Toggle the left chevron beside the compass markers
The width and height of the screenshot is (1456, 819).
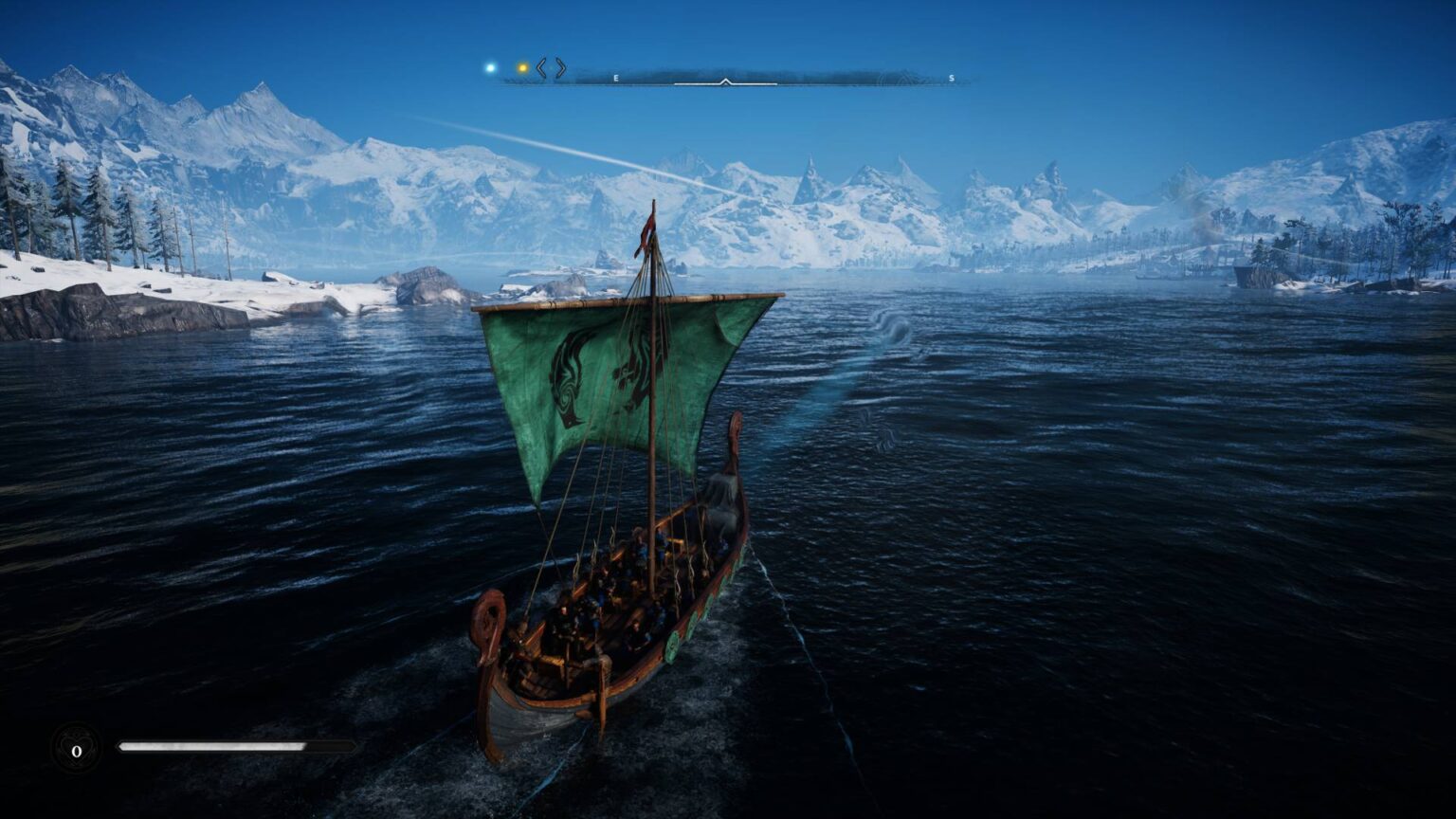540,67
